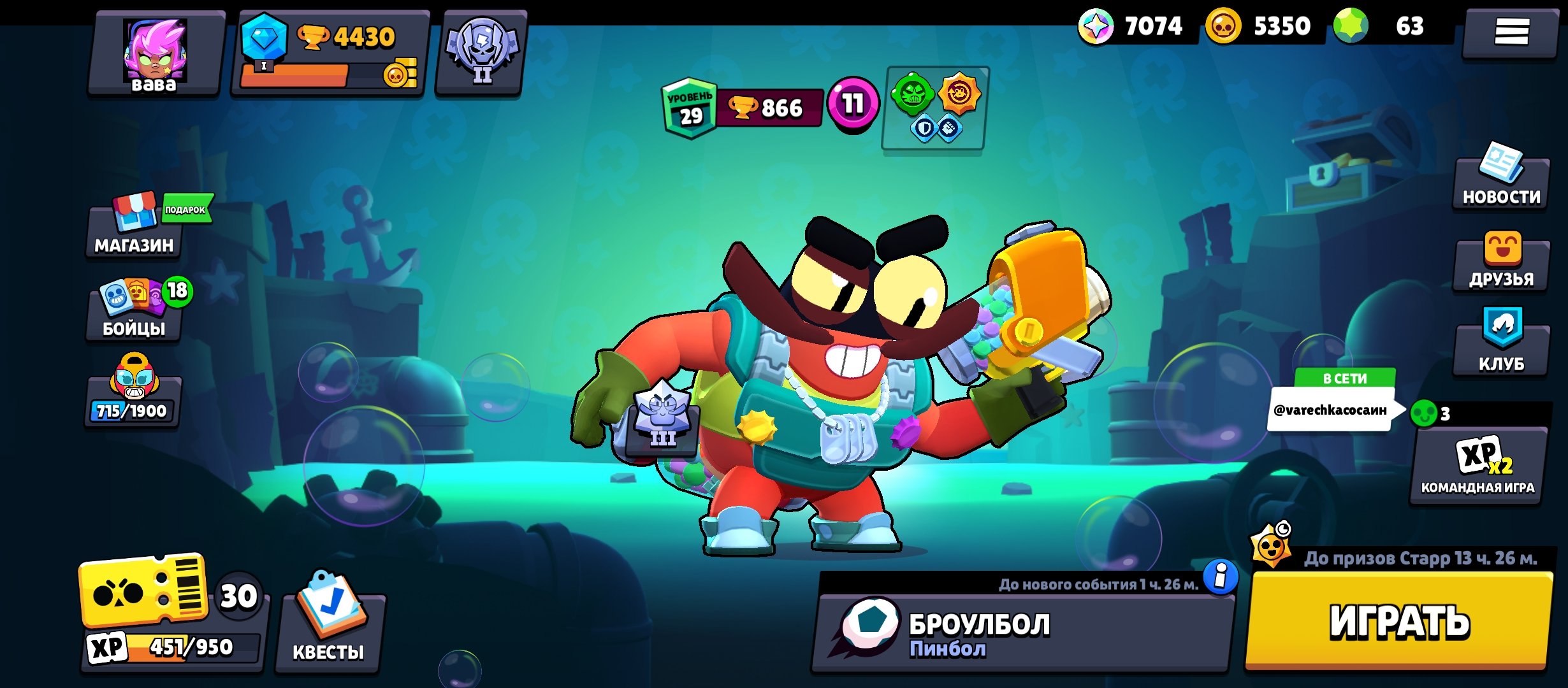Open the КВЕСТЫ quests panel
The image size is (1568, 688).
pos(329,627)
